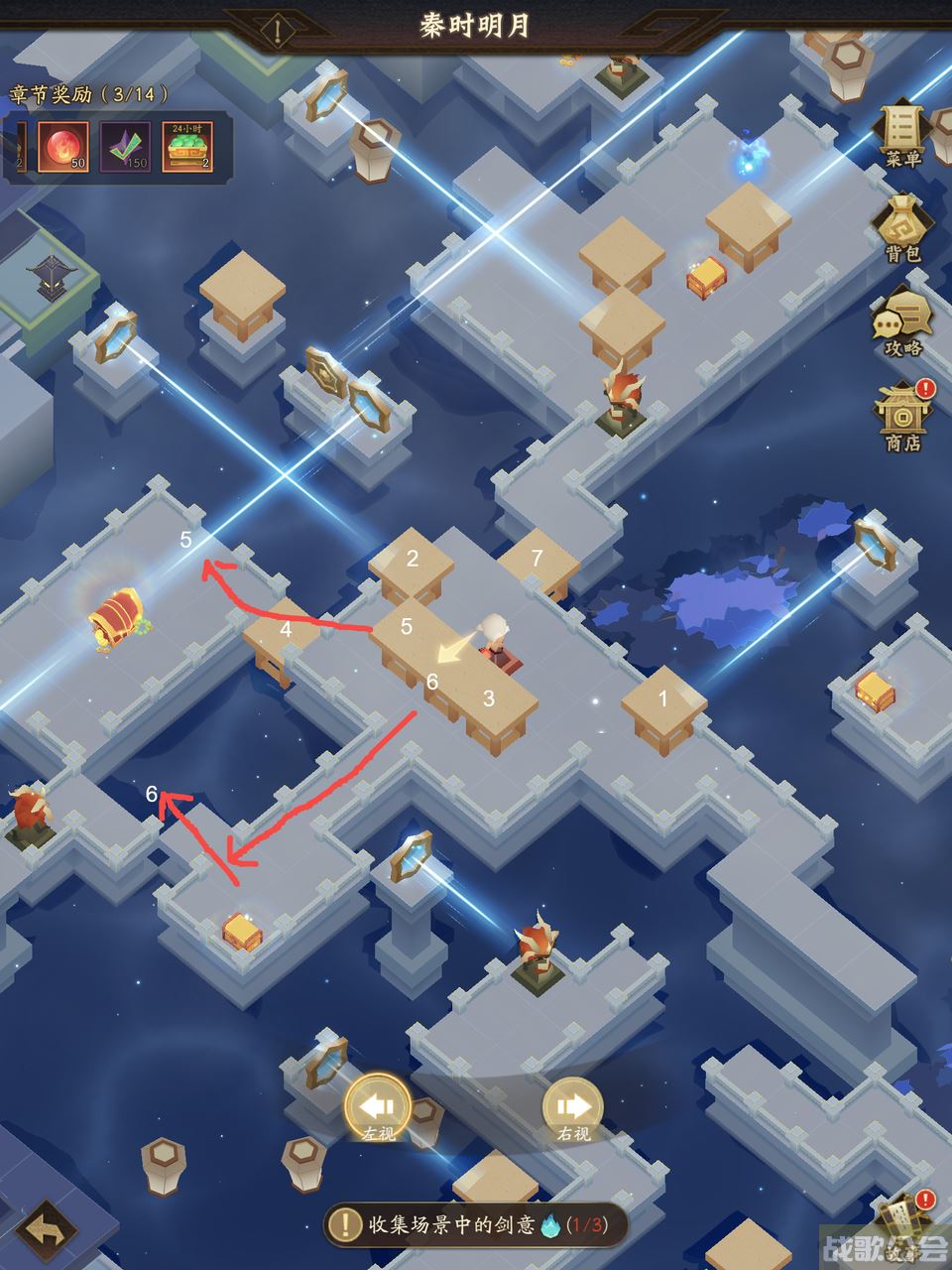Open the 攻略 guide chat icon

pos(903,324)
